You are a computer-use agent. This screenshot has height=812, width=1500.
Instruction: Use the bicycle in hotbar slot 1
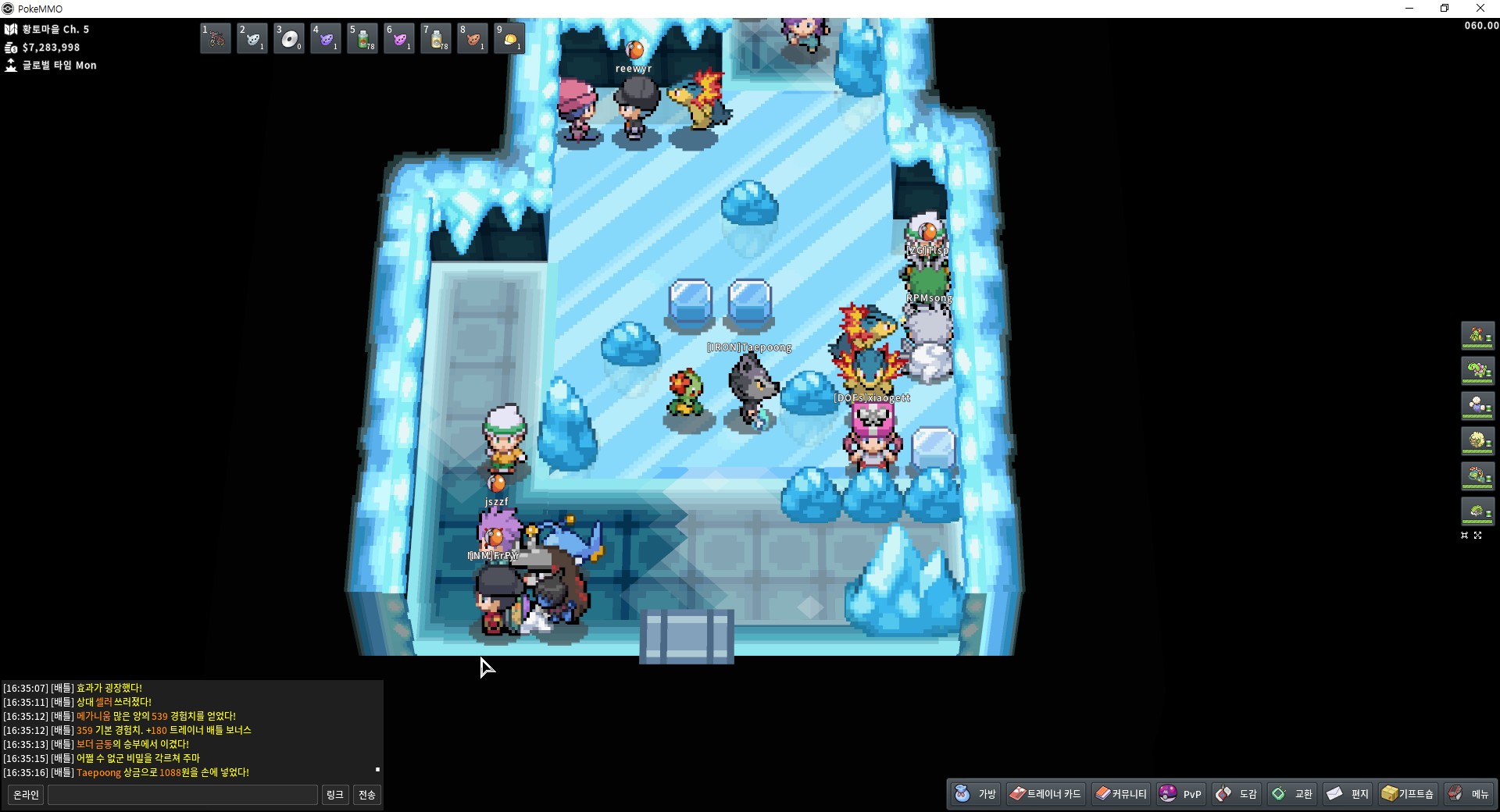216,38
